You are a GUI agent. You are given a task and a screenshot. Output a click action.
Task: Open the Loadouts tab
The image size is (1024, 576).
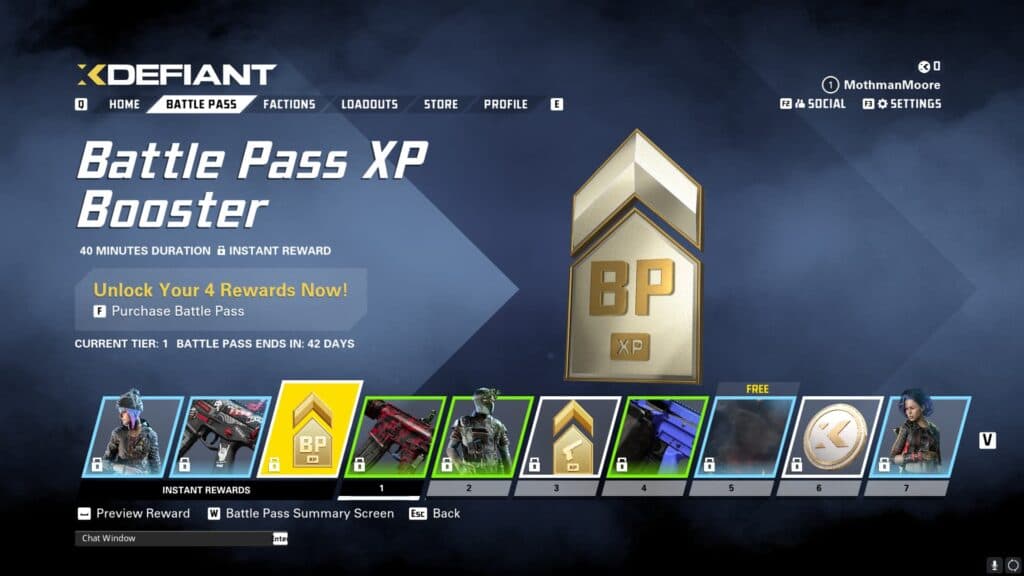point(369,104)
